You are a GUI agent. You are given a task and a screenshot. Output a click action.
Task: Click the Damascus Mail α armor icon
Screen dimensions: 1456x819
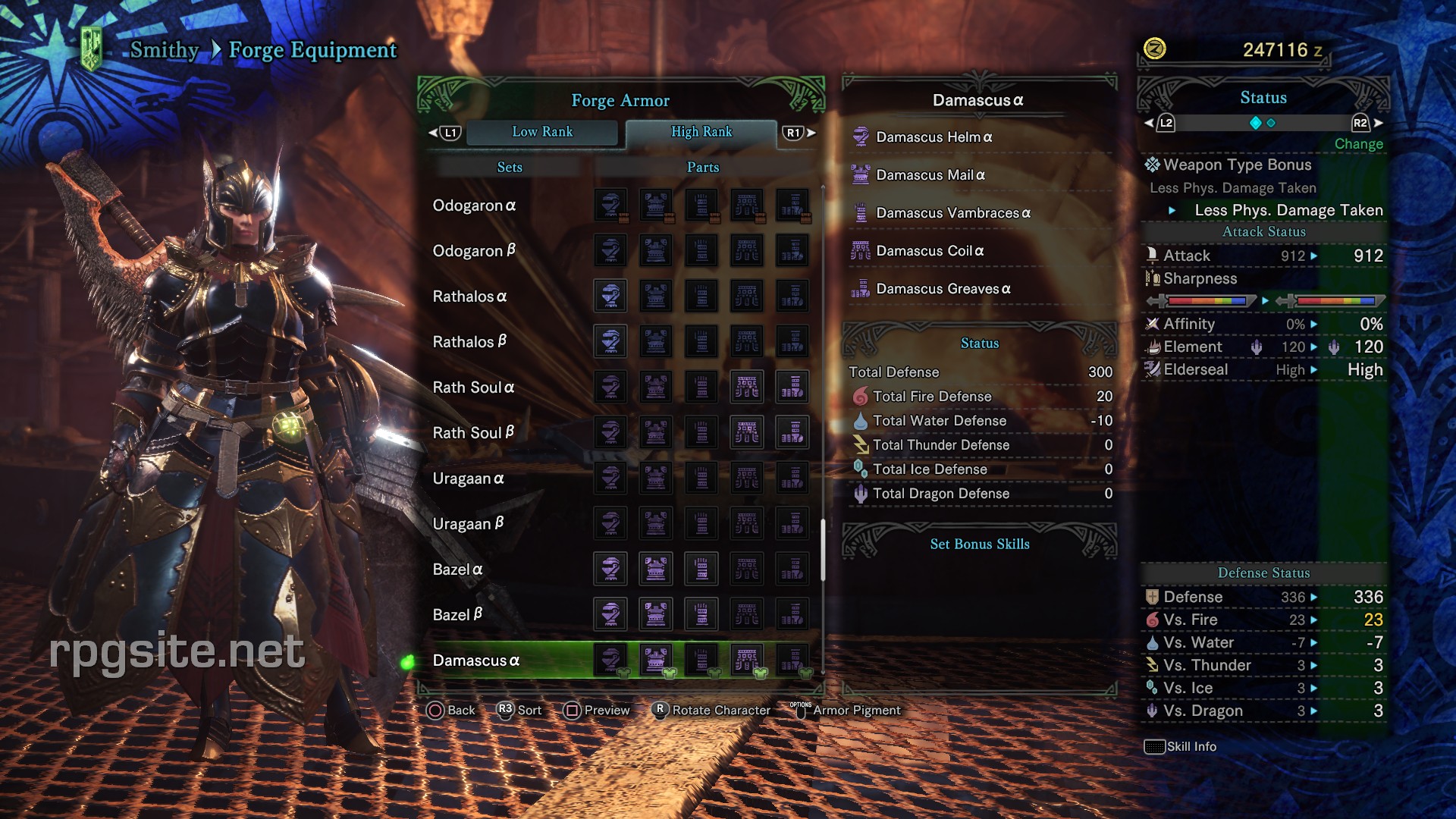[861, 174]
